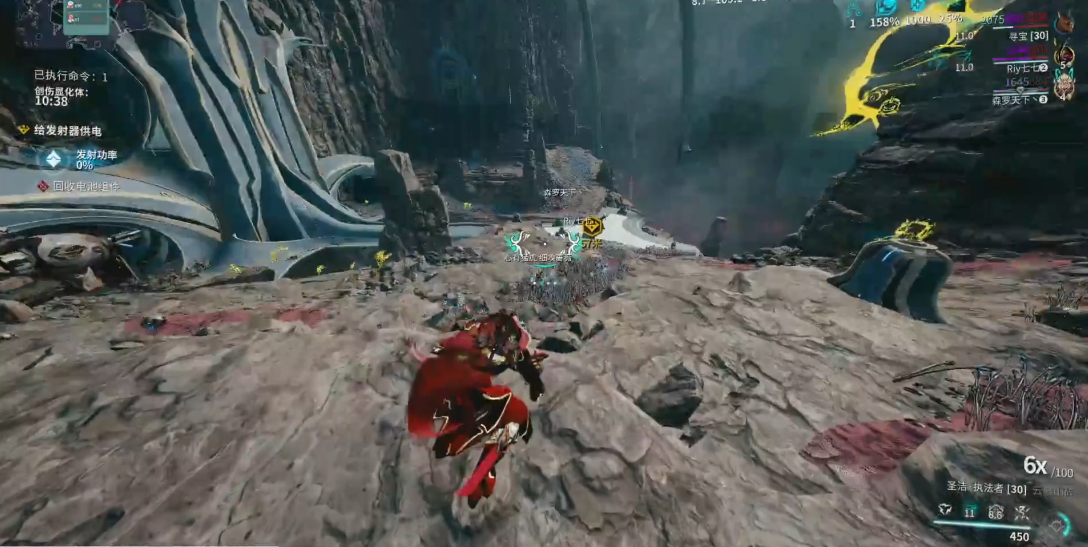Click the yellow objective waypoint marker

pos(592,225)
